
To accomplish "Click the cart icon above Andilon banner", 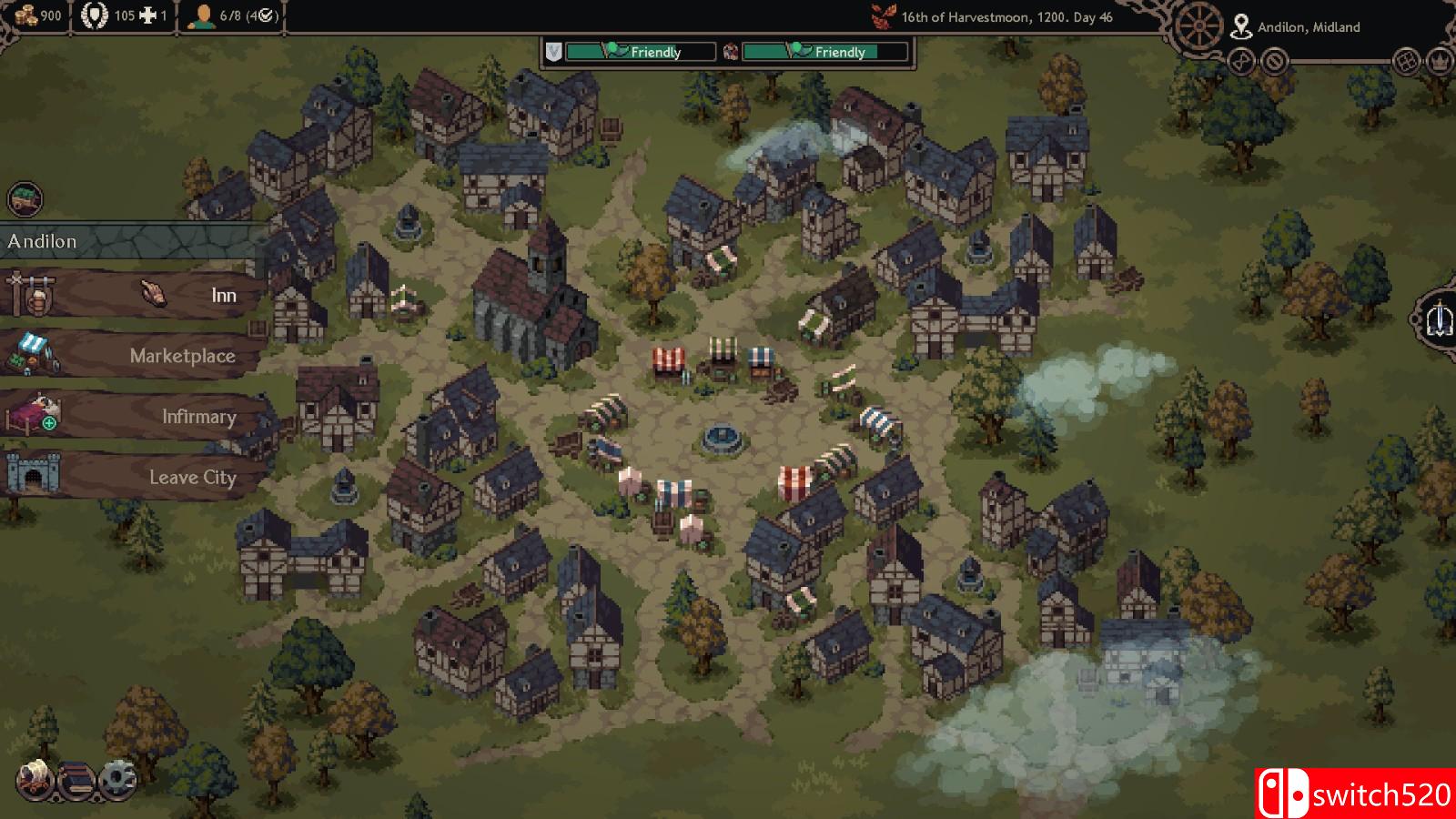I will coord(25,199).
